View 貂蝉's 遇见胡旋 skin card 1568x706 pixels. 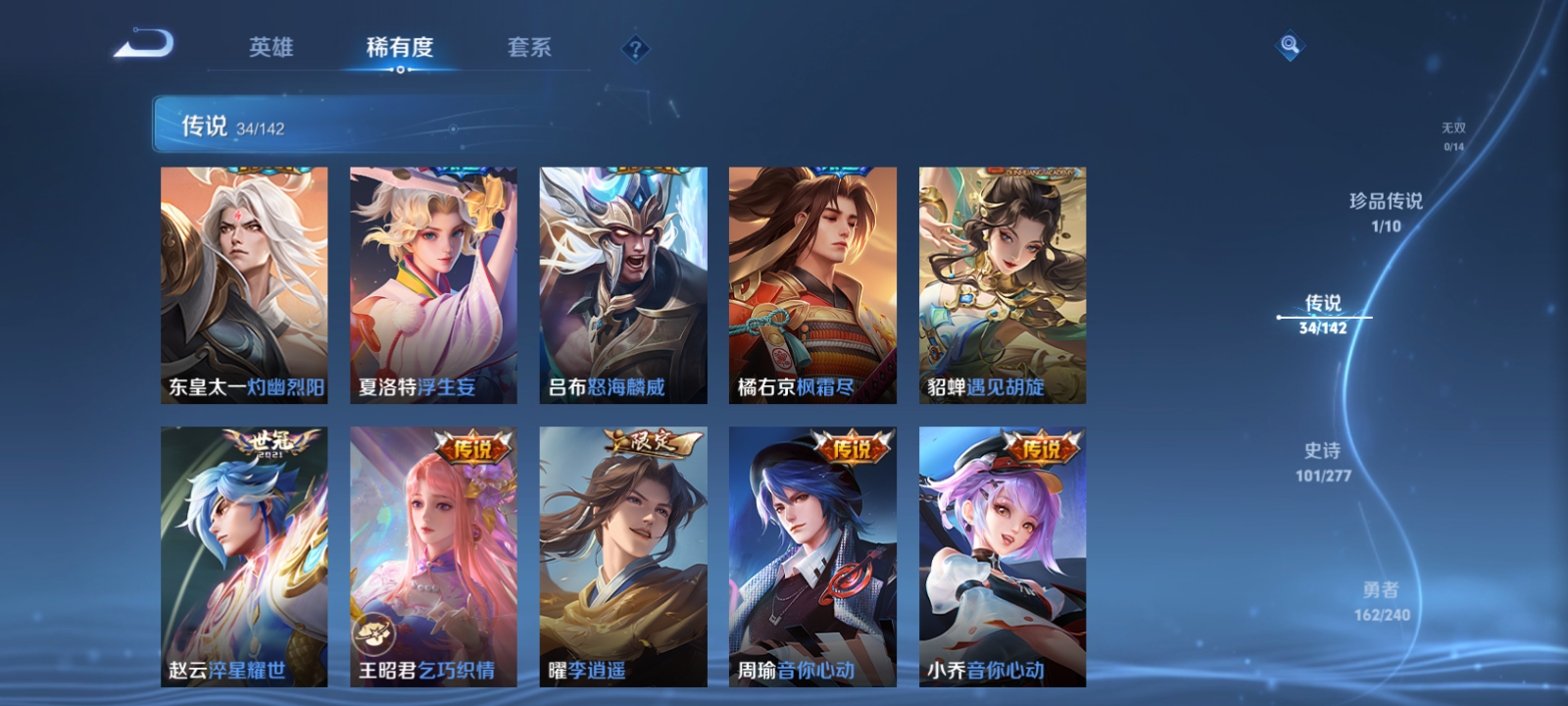[x=1001, y=284]
